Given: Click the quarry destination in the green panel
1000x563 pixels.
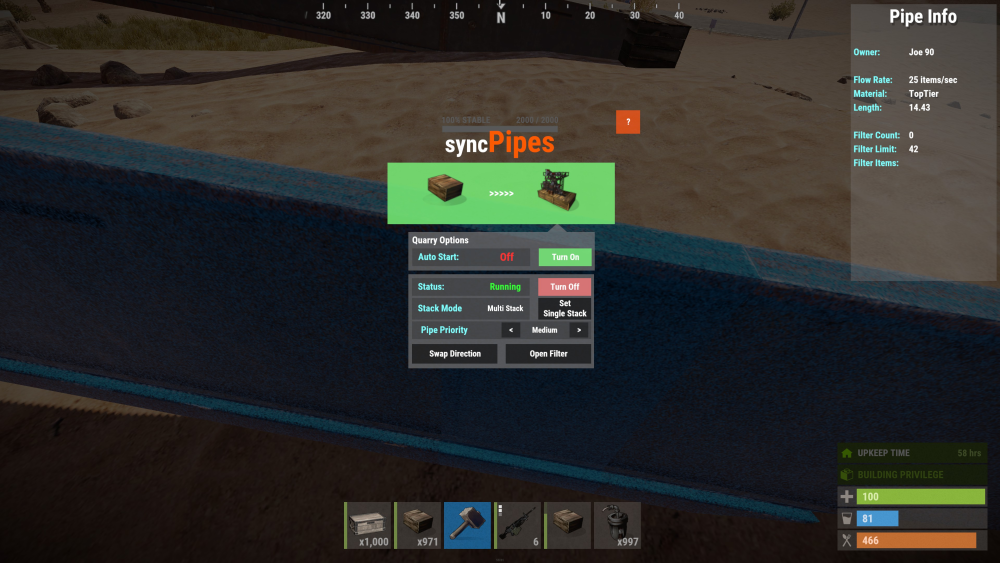Looking at the screenshot, I should click(558, 190).
